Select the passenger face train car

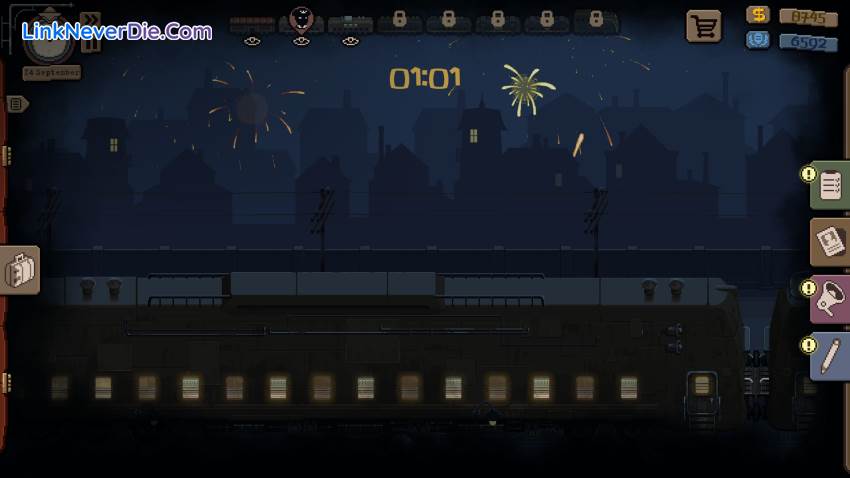300,20
